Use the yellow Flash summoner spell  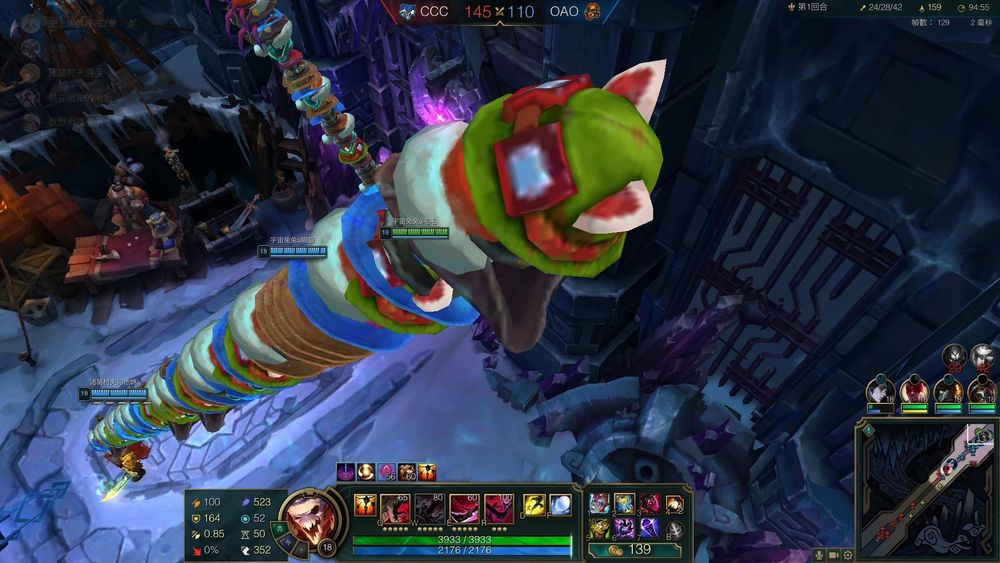point(533,505)
